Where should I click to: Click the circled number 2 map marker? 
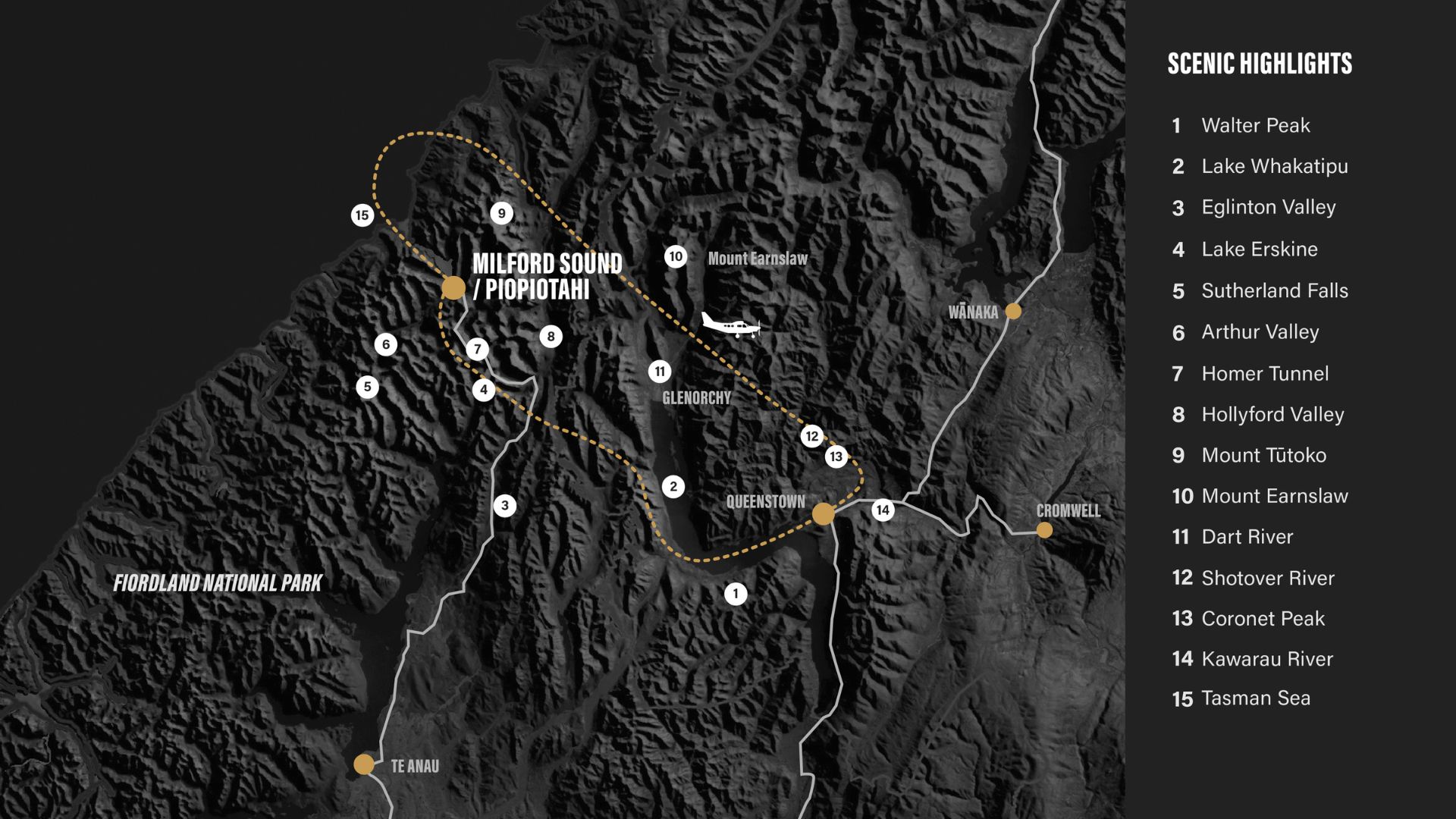(673, 487)
